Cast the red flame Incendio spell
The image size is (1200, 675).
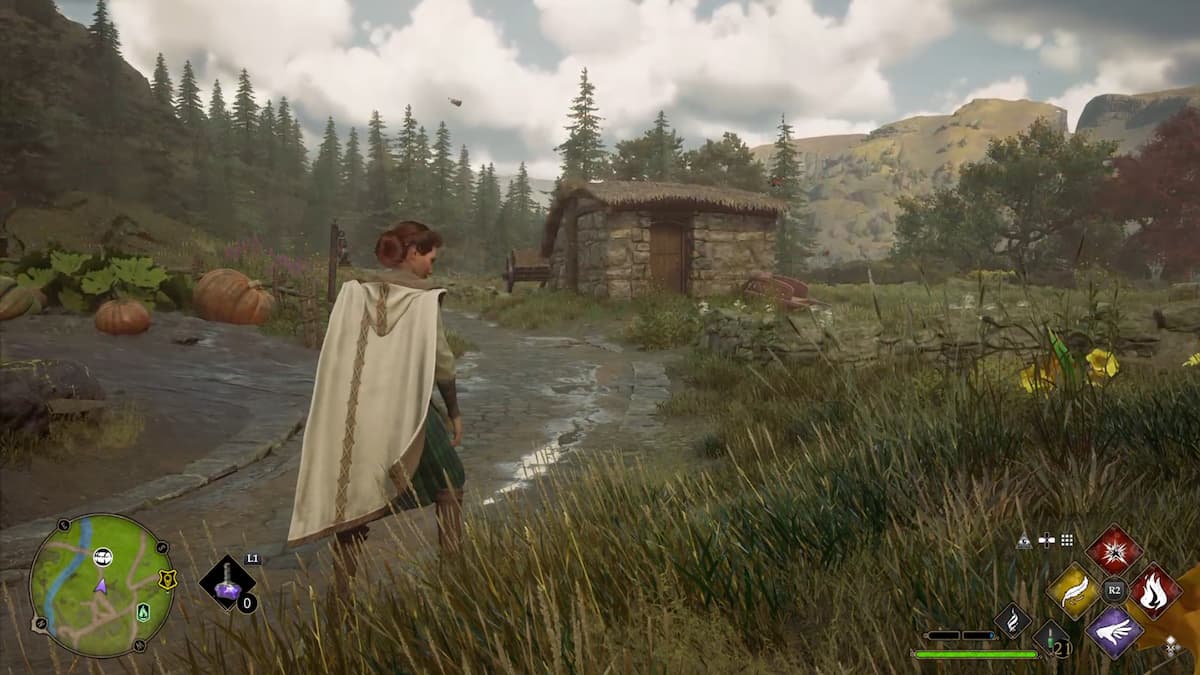[1155, 590]
